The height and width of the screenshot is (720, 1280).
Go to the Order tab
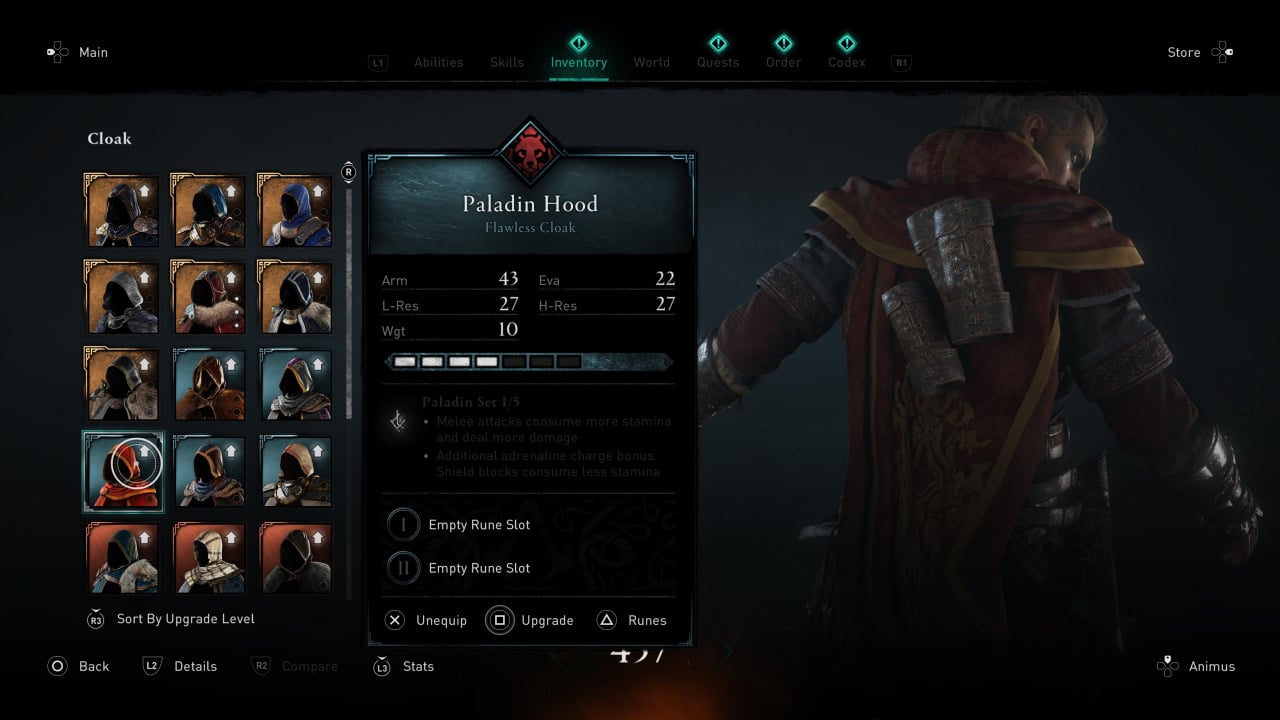coord(783,62)
